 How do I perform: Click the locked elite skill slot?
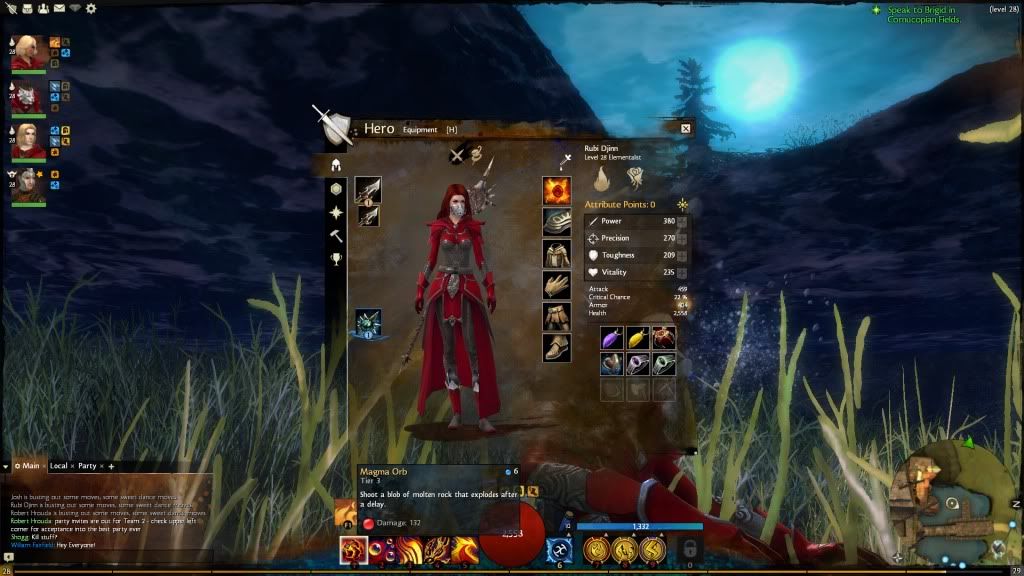pos(687,549)
